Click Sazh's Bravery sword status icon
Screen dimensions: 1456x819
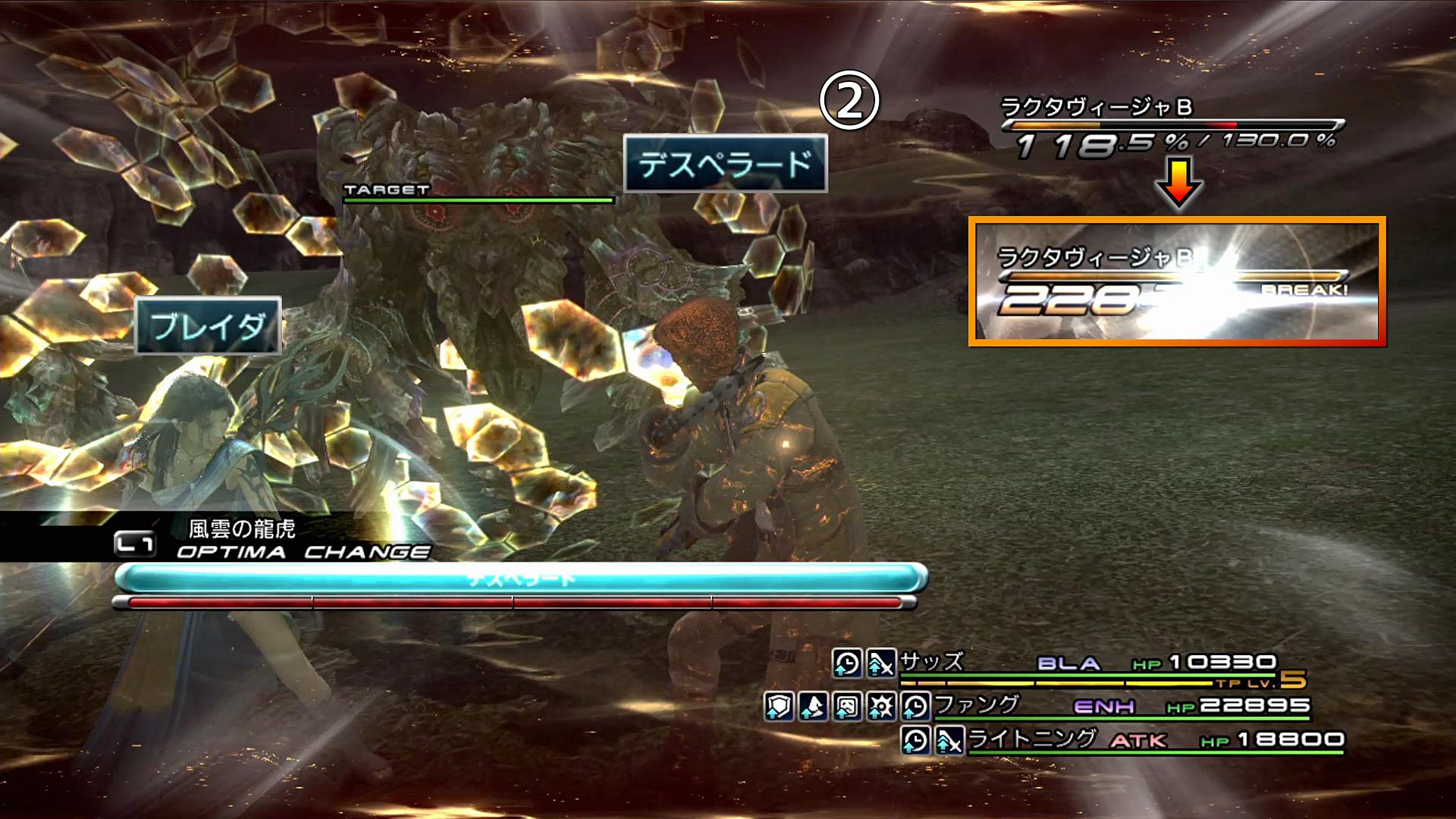tap(881, 664)
